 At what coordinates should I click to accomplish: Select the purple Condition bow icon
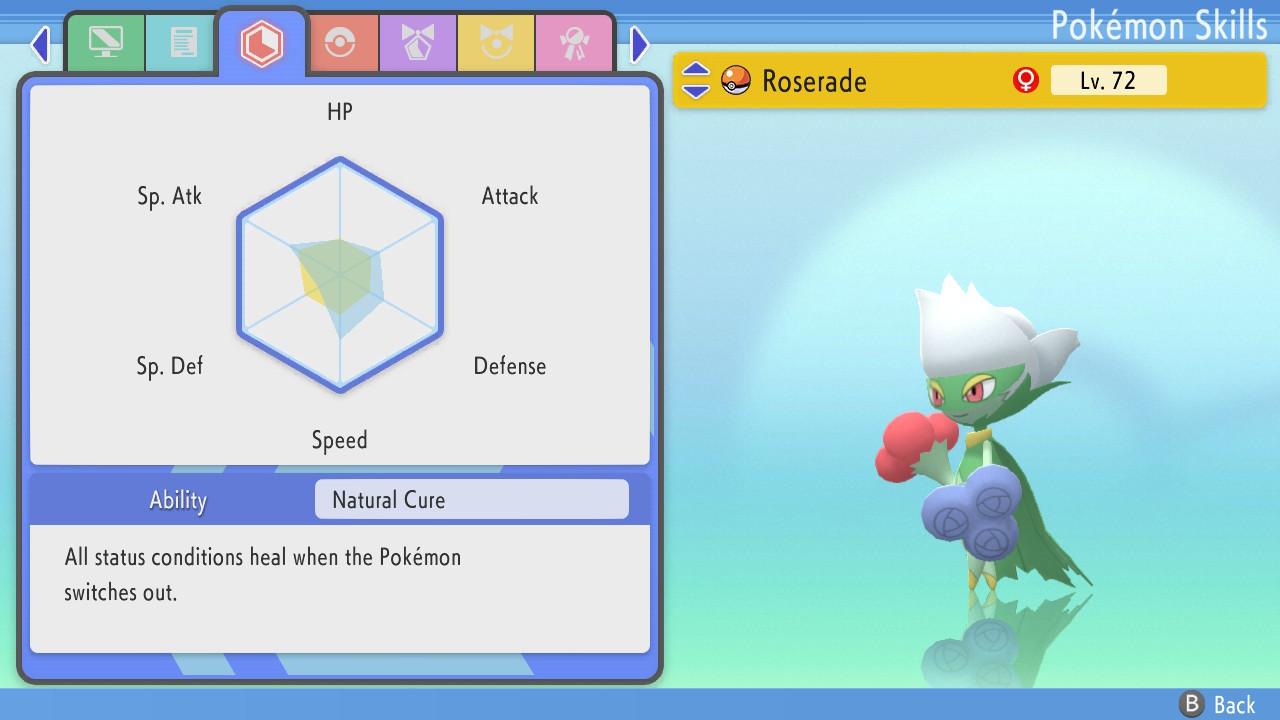(x=417, y=42)
